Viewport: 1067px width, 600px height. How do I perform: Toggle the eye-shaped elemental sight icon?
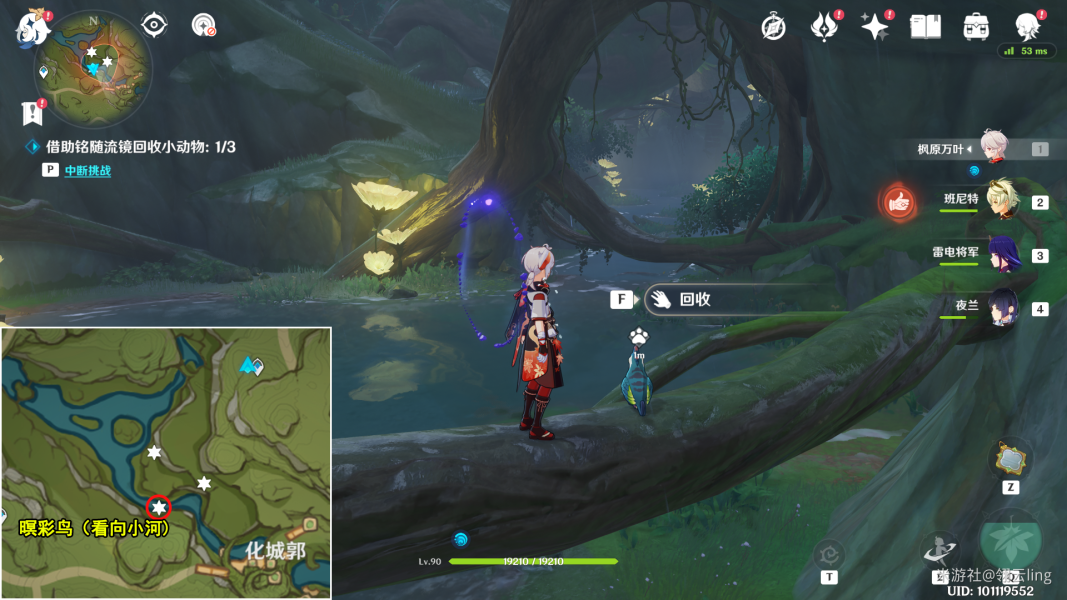(154, 24)
